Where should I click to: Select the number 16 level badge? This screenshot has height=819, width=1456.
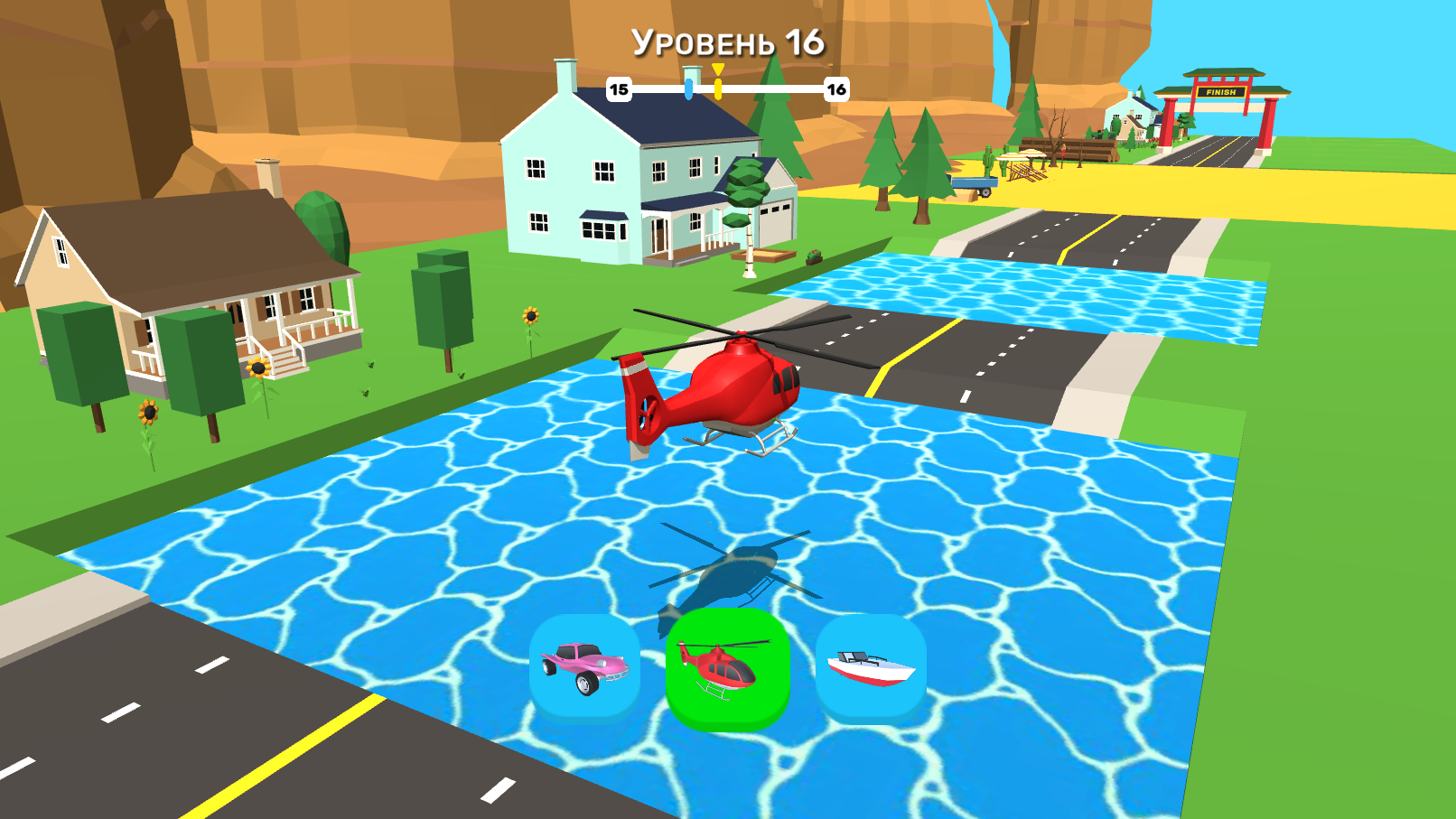click(x=835, y=89)
